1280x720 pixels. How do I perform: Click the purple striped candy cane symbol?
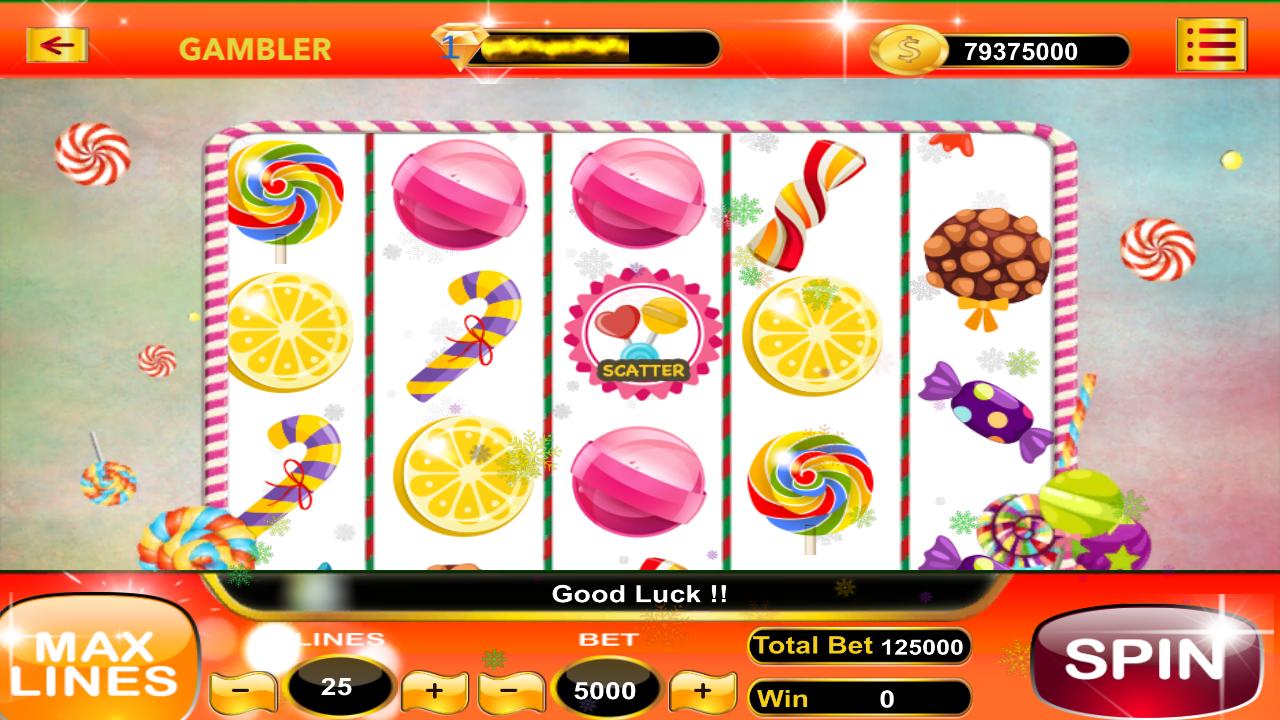(x=467, y=336)
